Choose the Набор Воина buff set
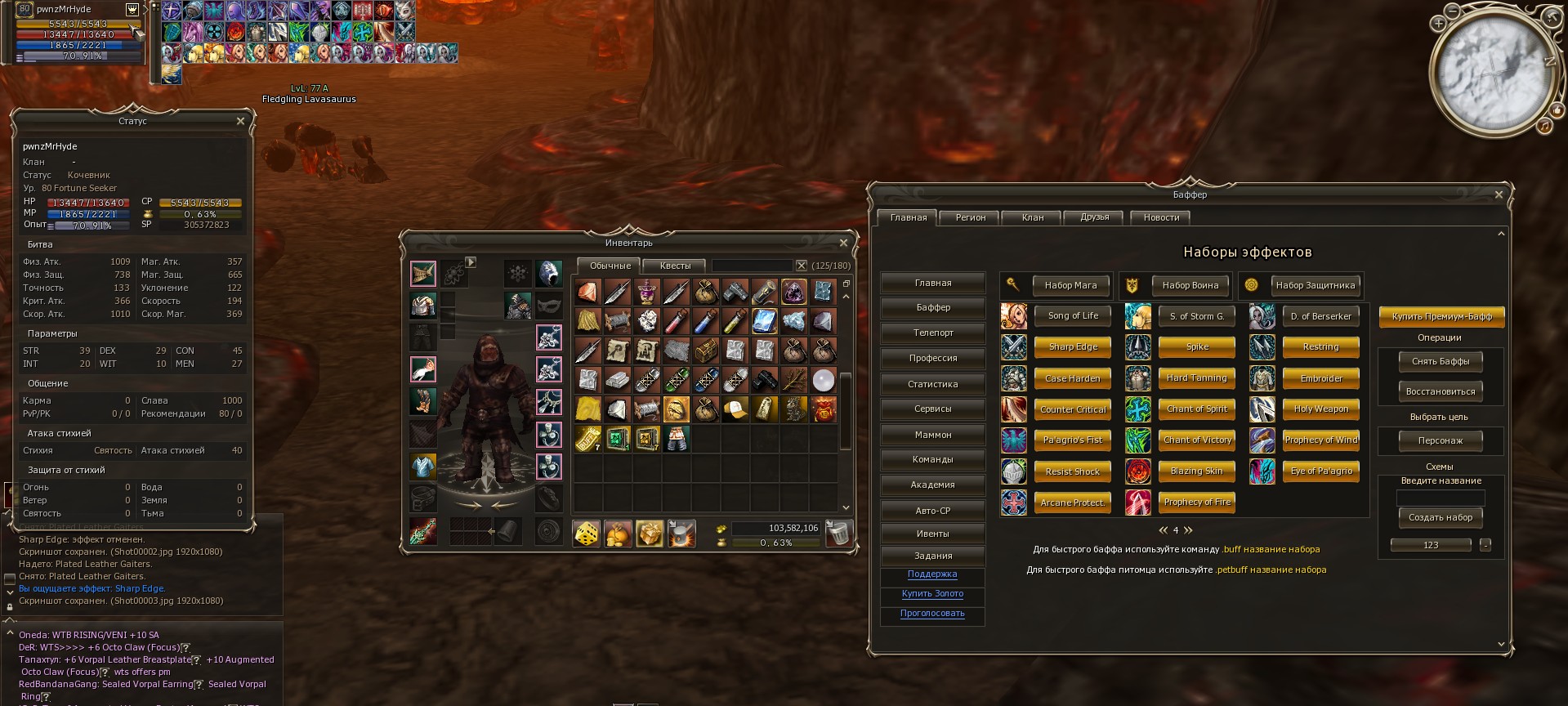 click(x=1190, y=285)
